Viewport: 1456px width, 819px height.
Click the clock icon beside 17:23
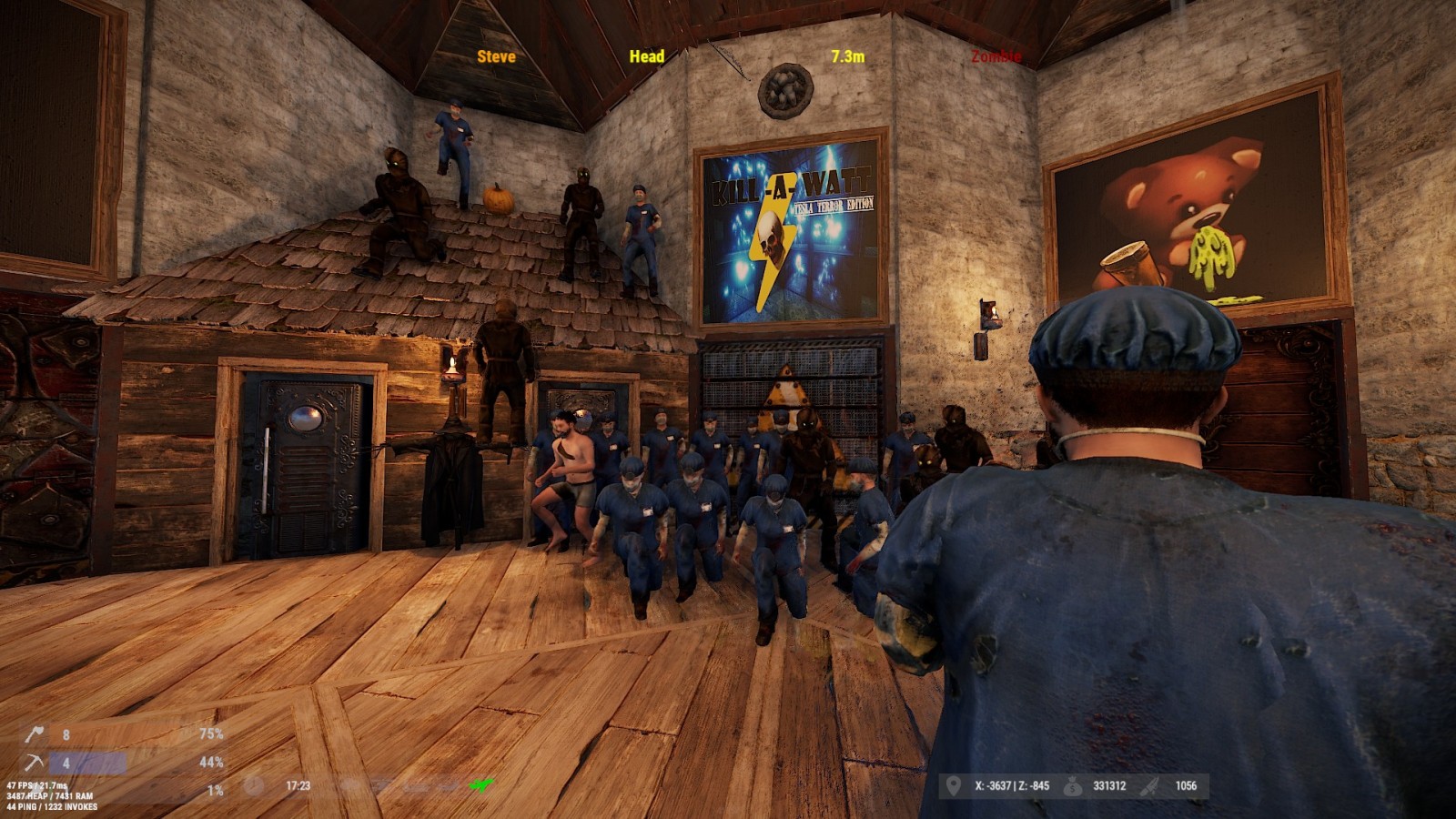pyautogui.click(x=254, y=785)
